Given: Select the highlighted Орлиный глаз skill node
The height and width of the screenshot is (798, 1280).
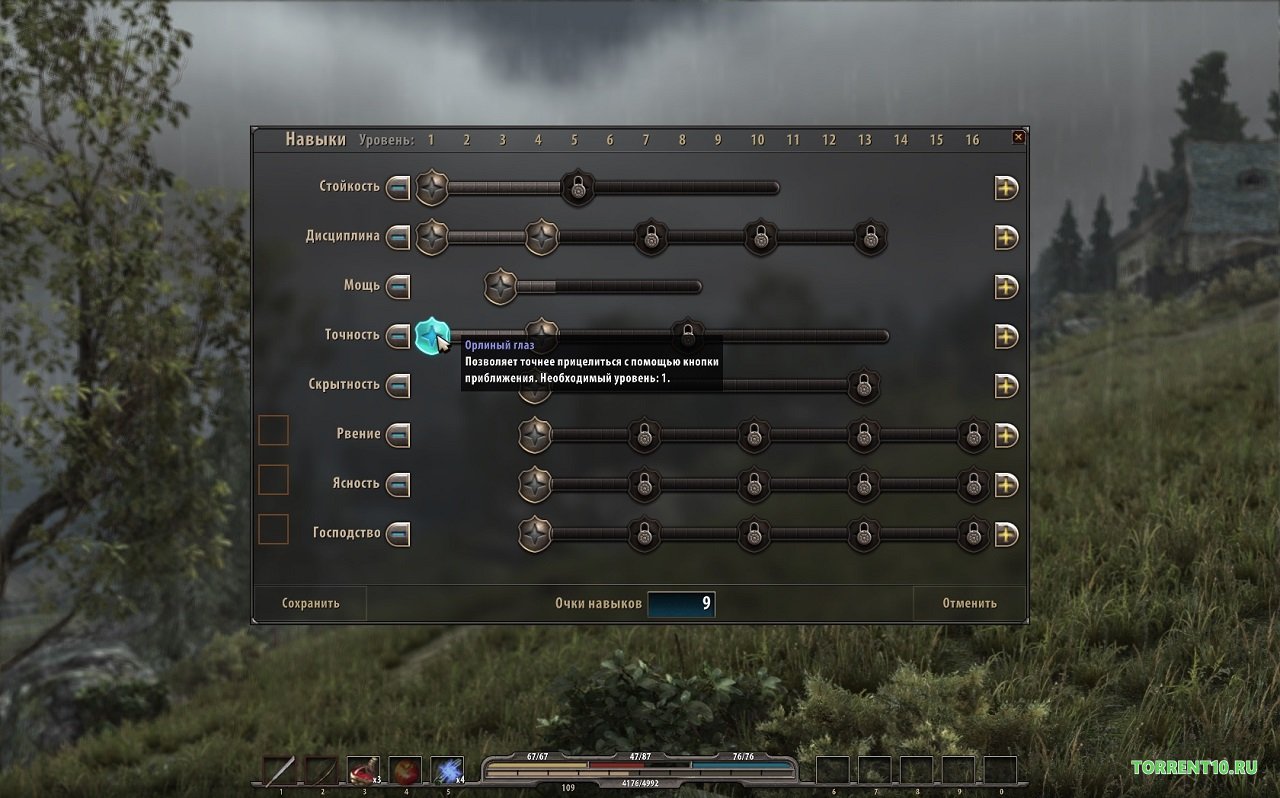Looking at the screenshot, I should [431, 336].
